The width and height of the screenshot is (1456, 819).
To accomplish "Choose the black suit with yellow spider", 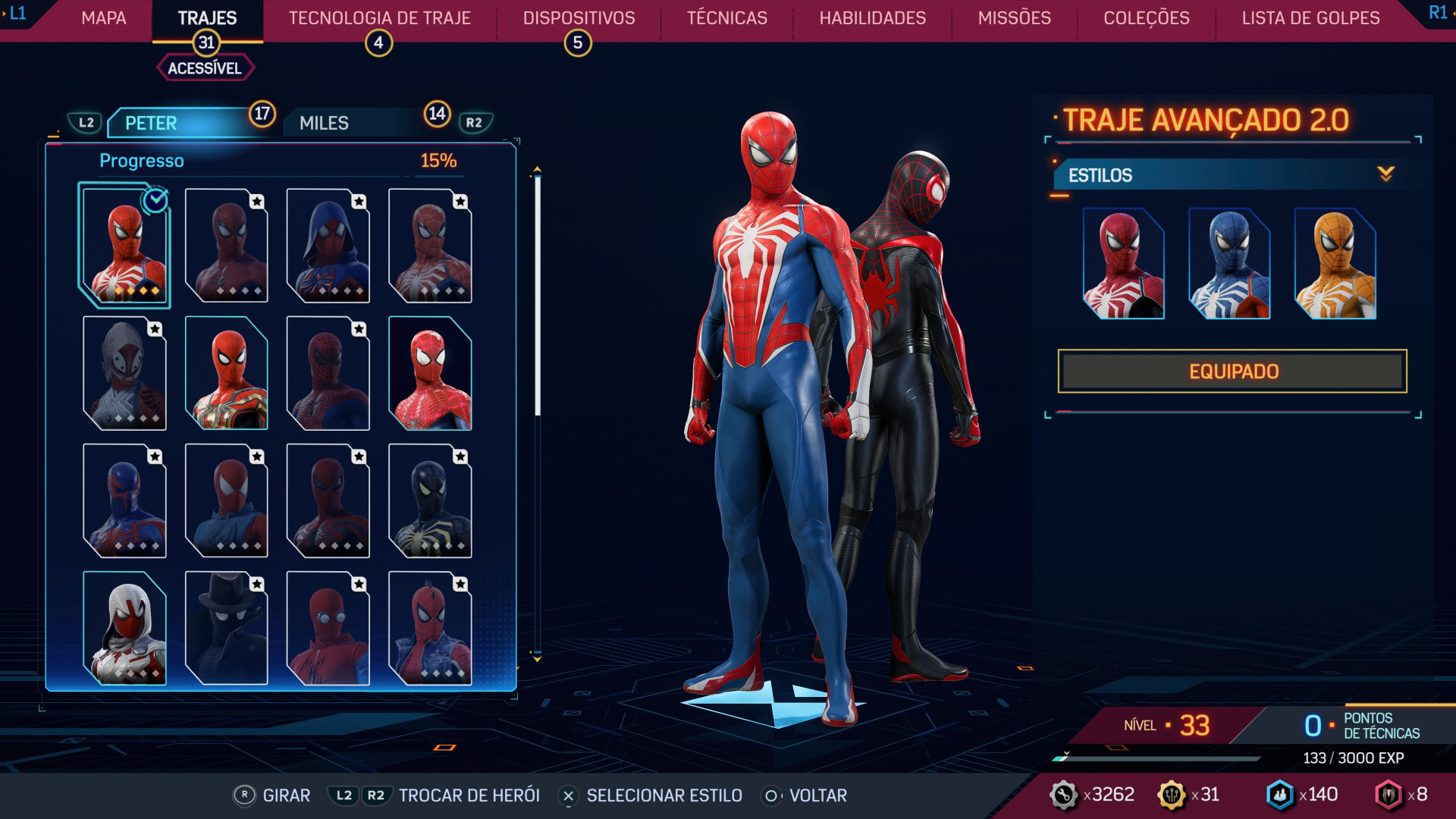I will [430, 501].
